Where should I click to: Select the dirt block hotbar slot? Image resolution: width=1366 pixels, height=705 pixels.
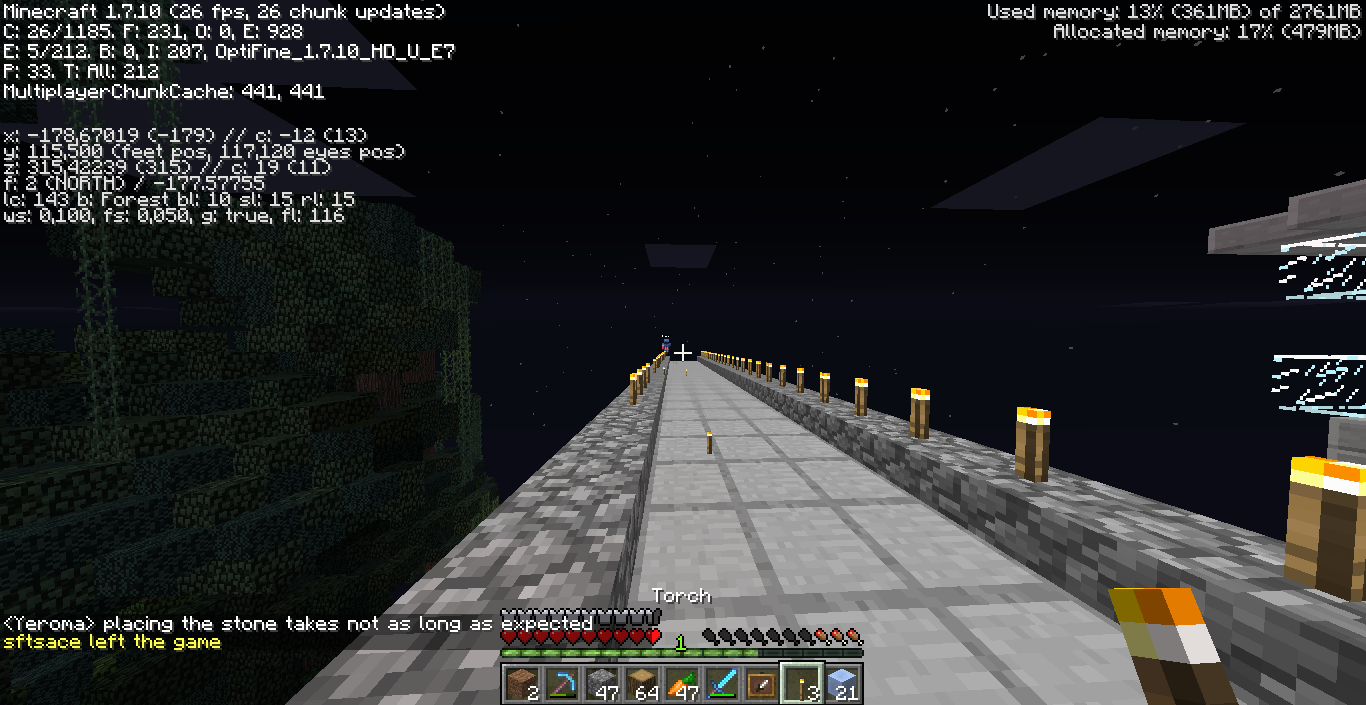tap(521, 684)
